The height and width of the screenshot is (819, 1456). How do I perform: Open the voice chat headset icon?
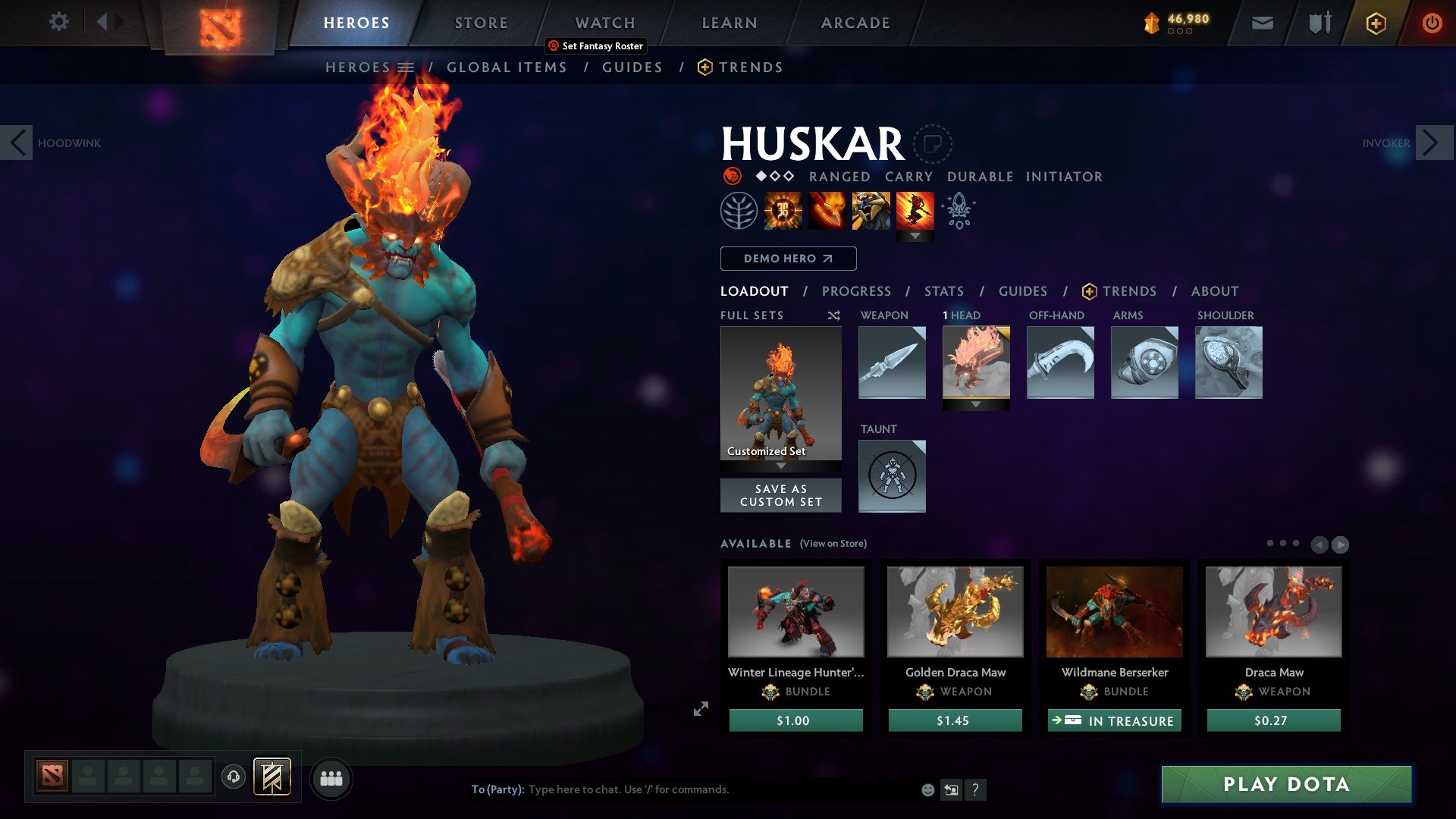[233, 777]
